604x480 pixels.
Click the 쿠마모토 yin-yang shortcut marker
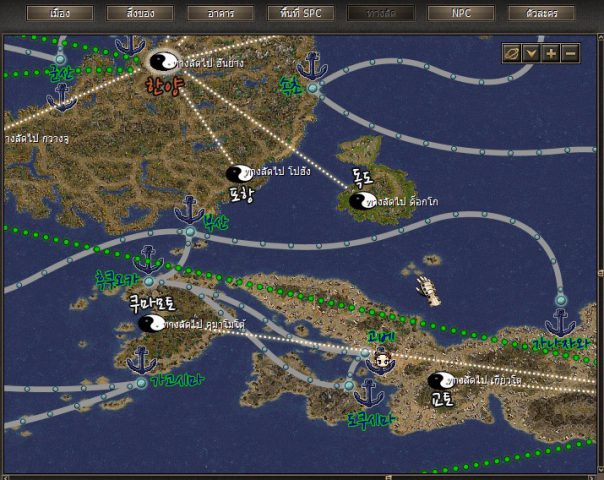(x=150, y=323)
